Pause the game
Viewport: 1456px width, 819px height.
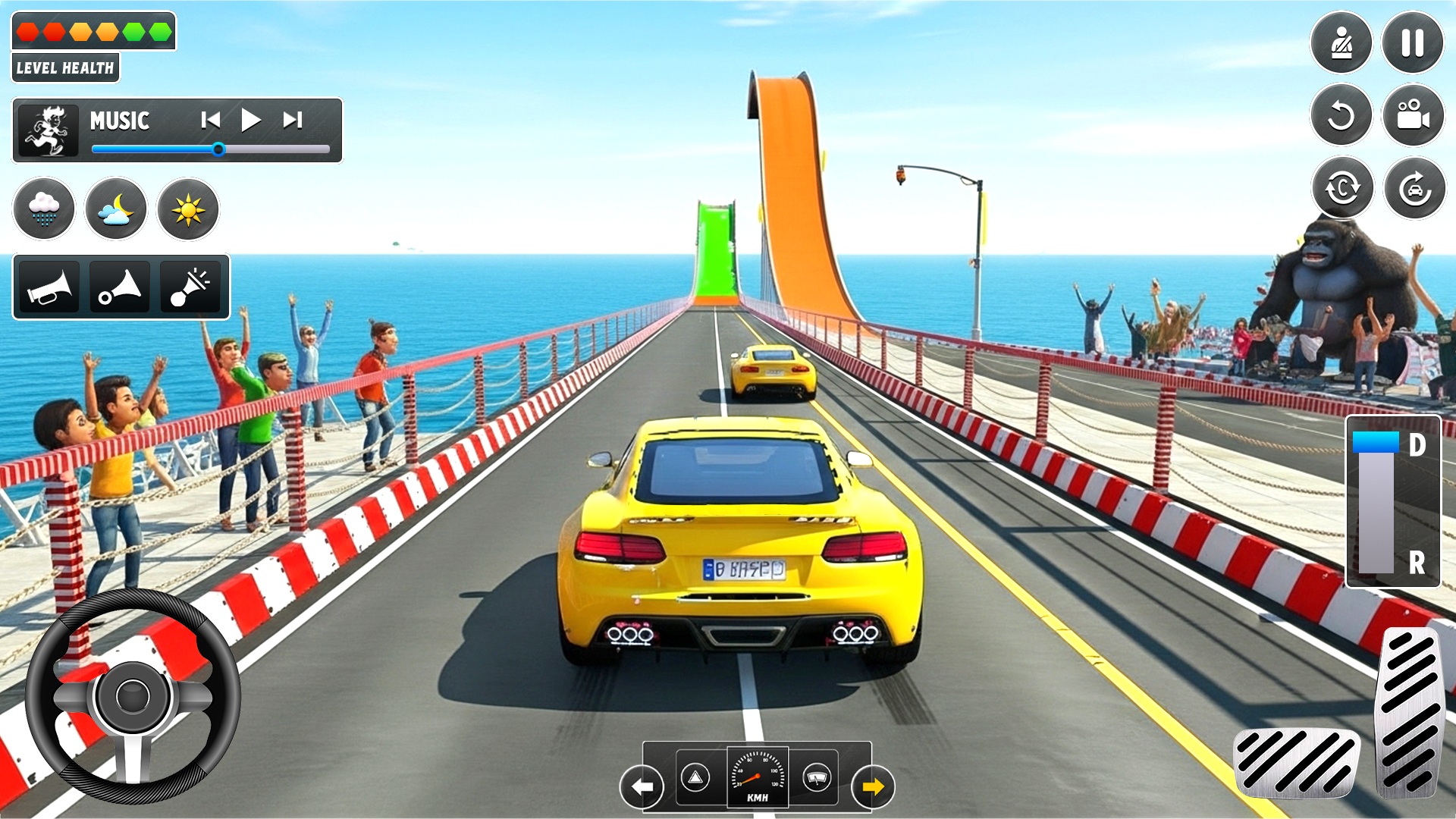coord(1412,42)
